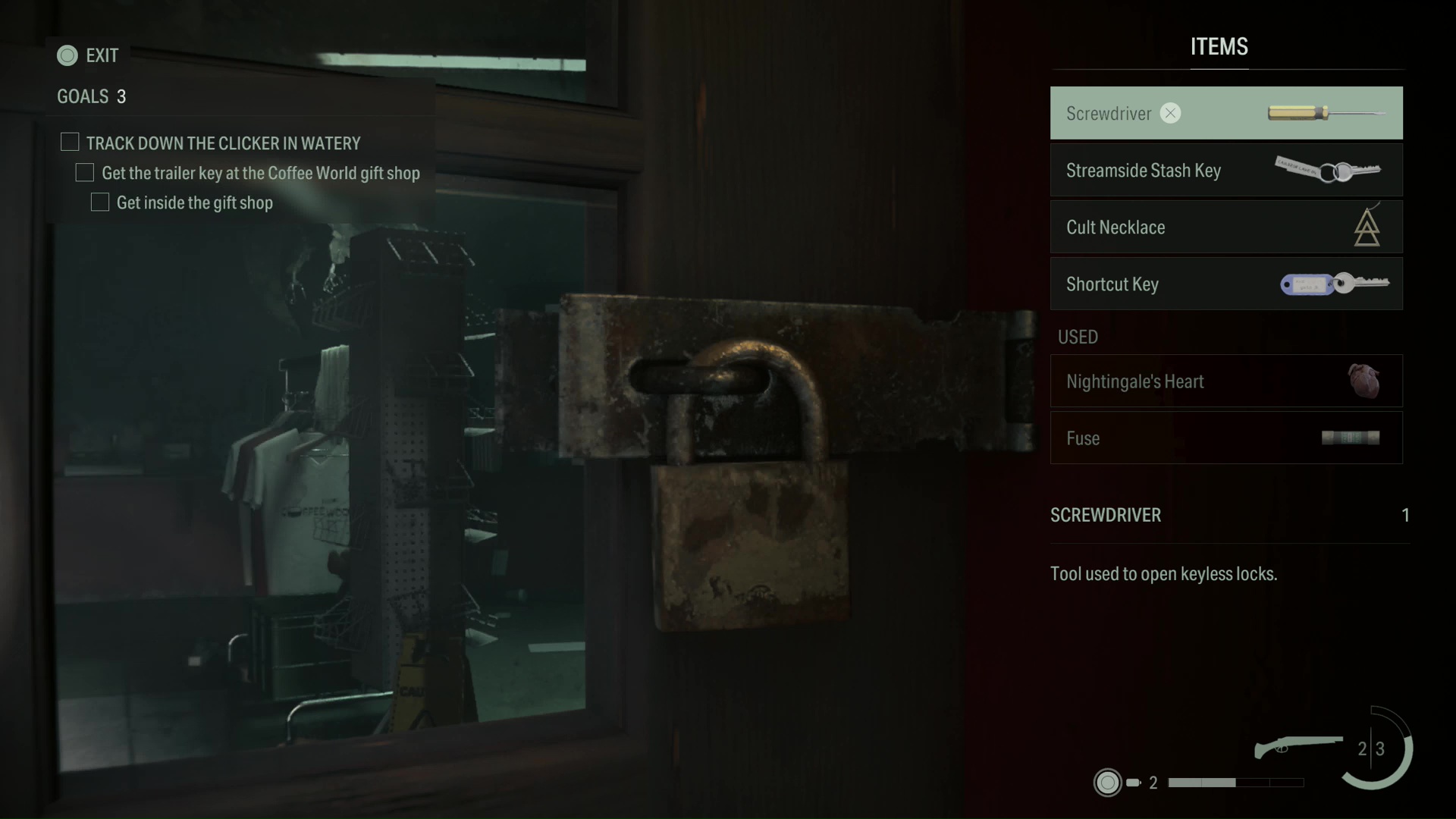The image size is (1456, 819).
Task: Select the Nightingale's Heart icon
Action: pos(1365,381)
